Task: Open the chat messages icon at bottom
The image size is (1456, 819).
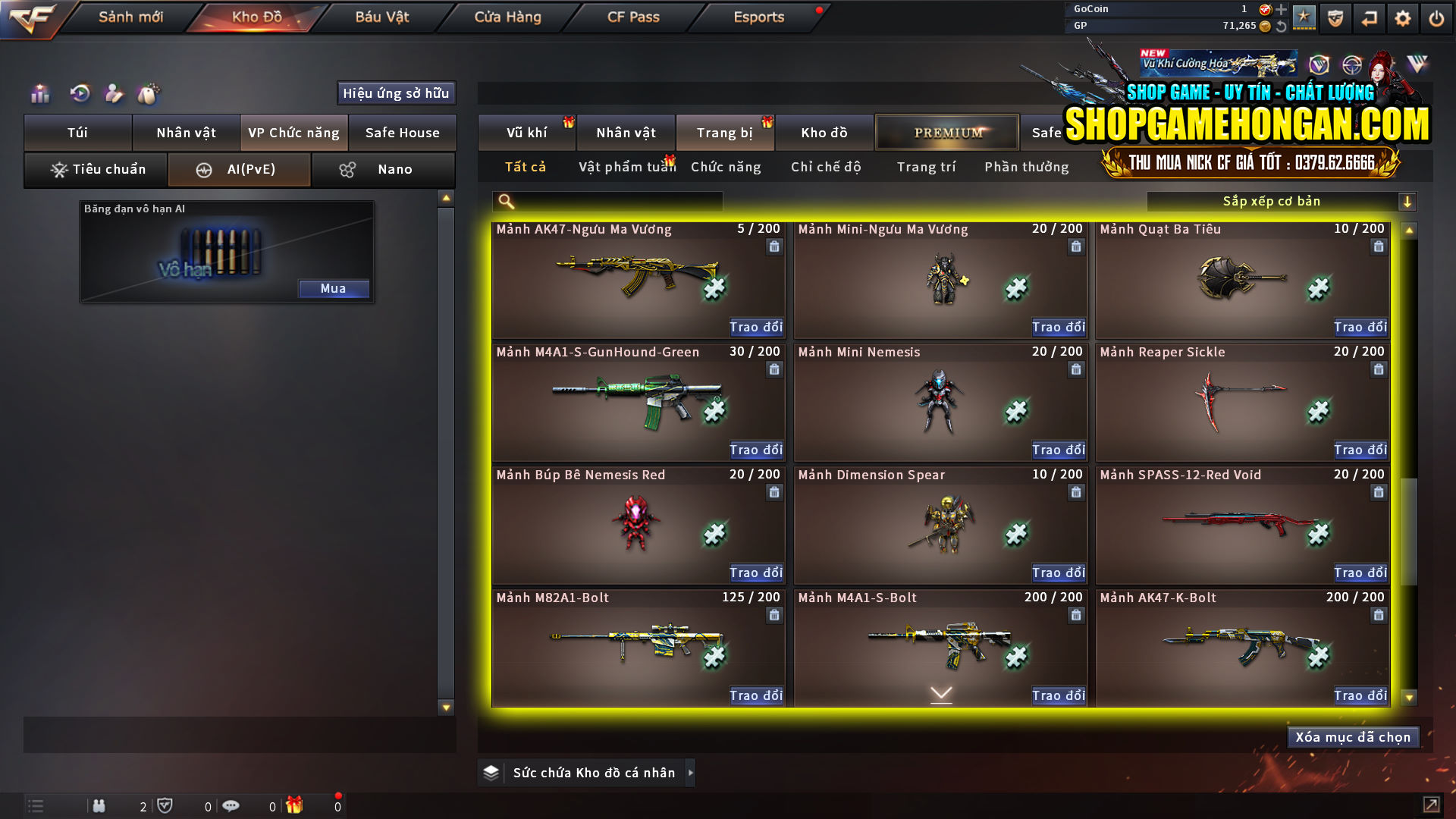Action: coord(231,806)
